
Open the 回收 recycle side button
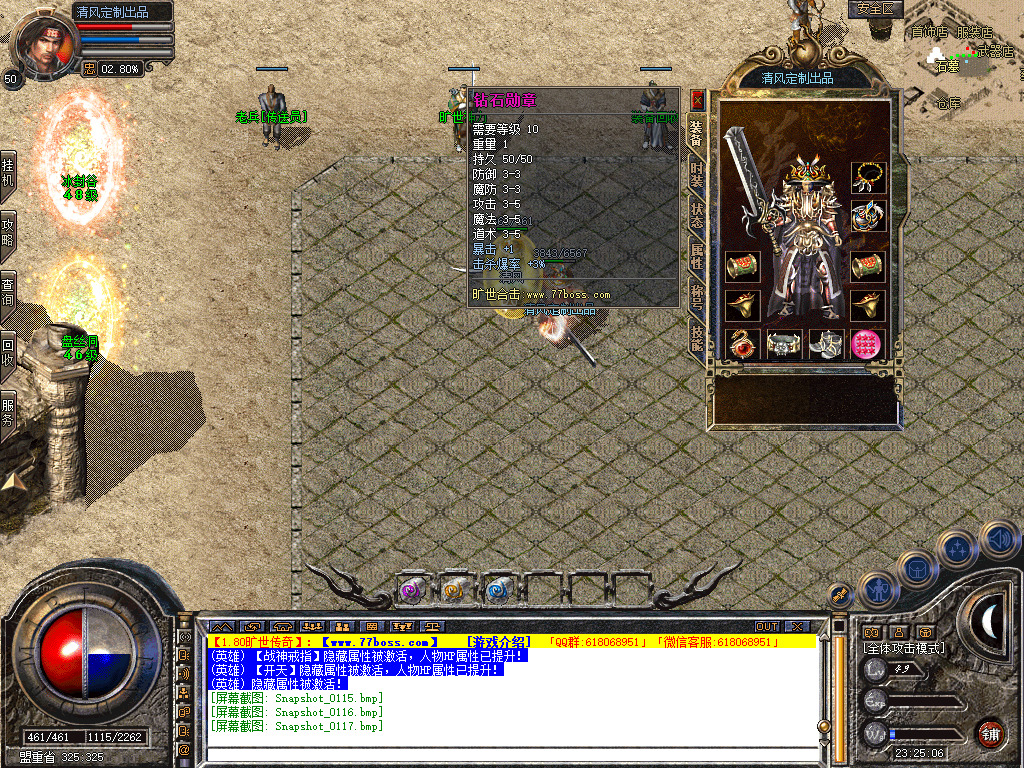click(x=8, y=345)
